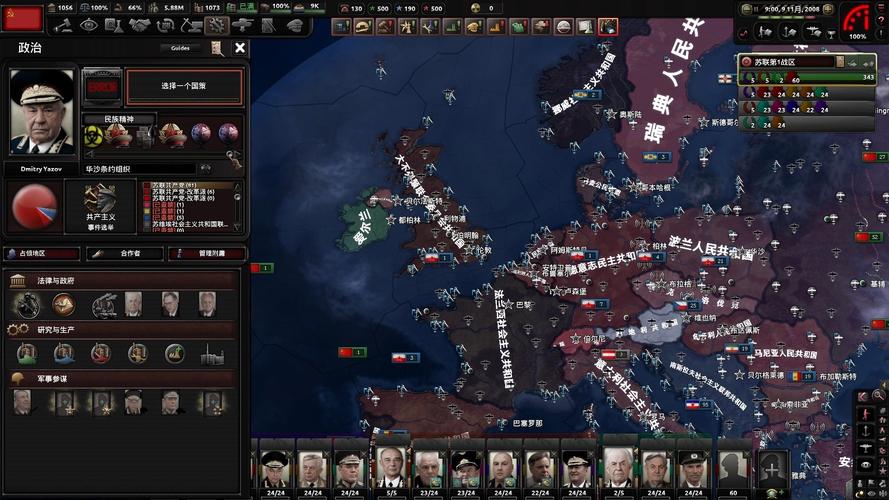Open the trade arrows top-bar tab
Screen dimensions: 889x500
(x=165, y=25)
